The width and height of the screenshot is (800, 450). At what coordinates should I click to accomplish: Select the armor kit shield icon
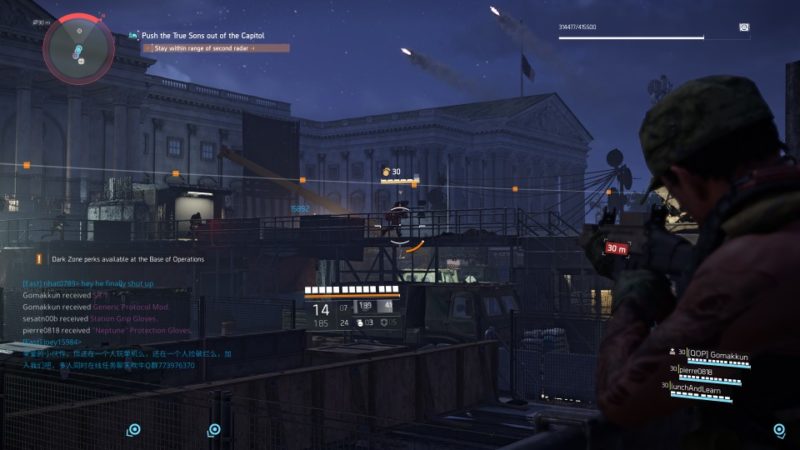381,322
